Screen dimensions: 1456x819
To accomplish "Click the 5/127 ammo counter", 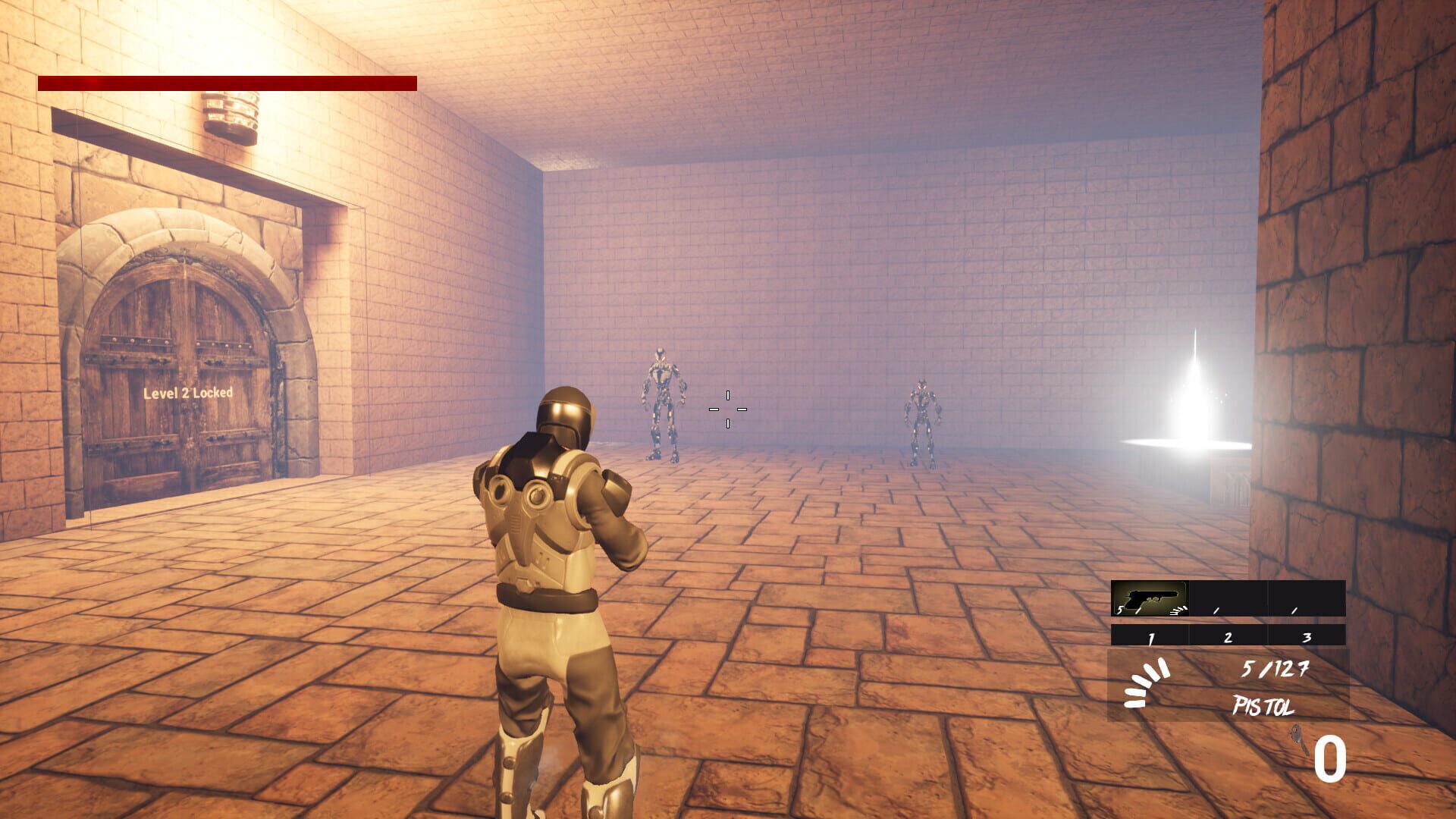I will (1276, 670).
